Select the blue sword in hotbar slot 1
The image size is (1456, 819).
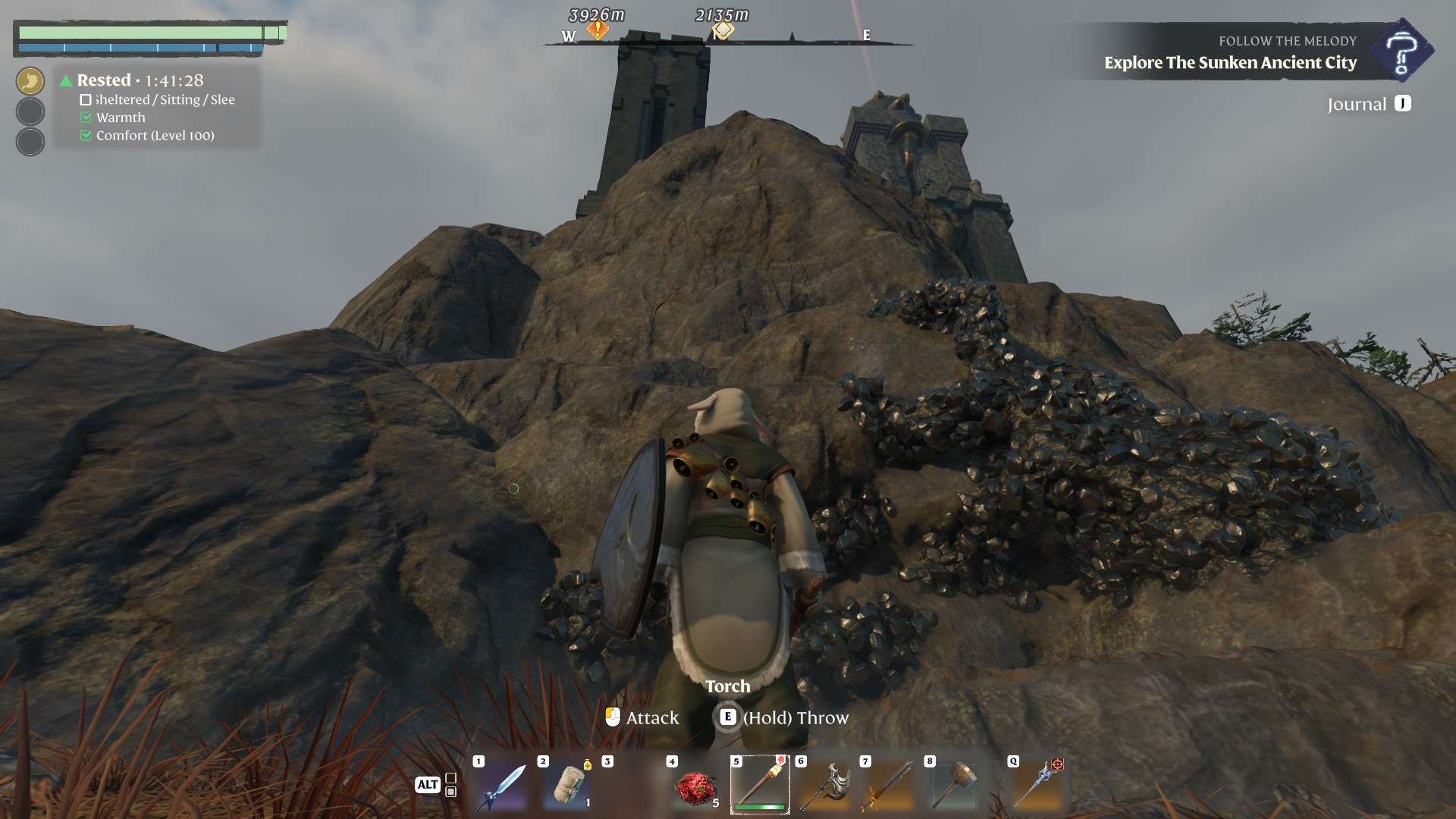pos(500,786)
